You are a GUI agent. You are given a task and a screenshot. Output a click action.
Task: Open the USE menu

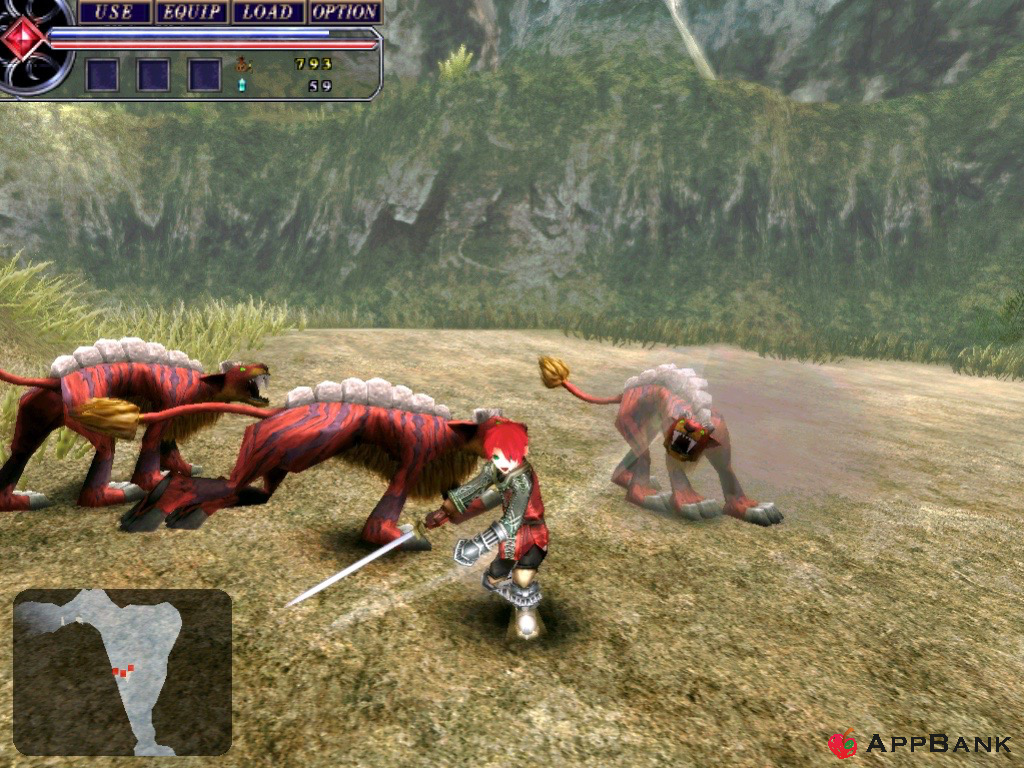[114, 12]
